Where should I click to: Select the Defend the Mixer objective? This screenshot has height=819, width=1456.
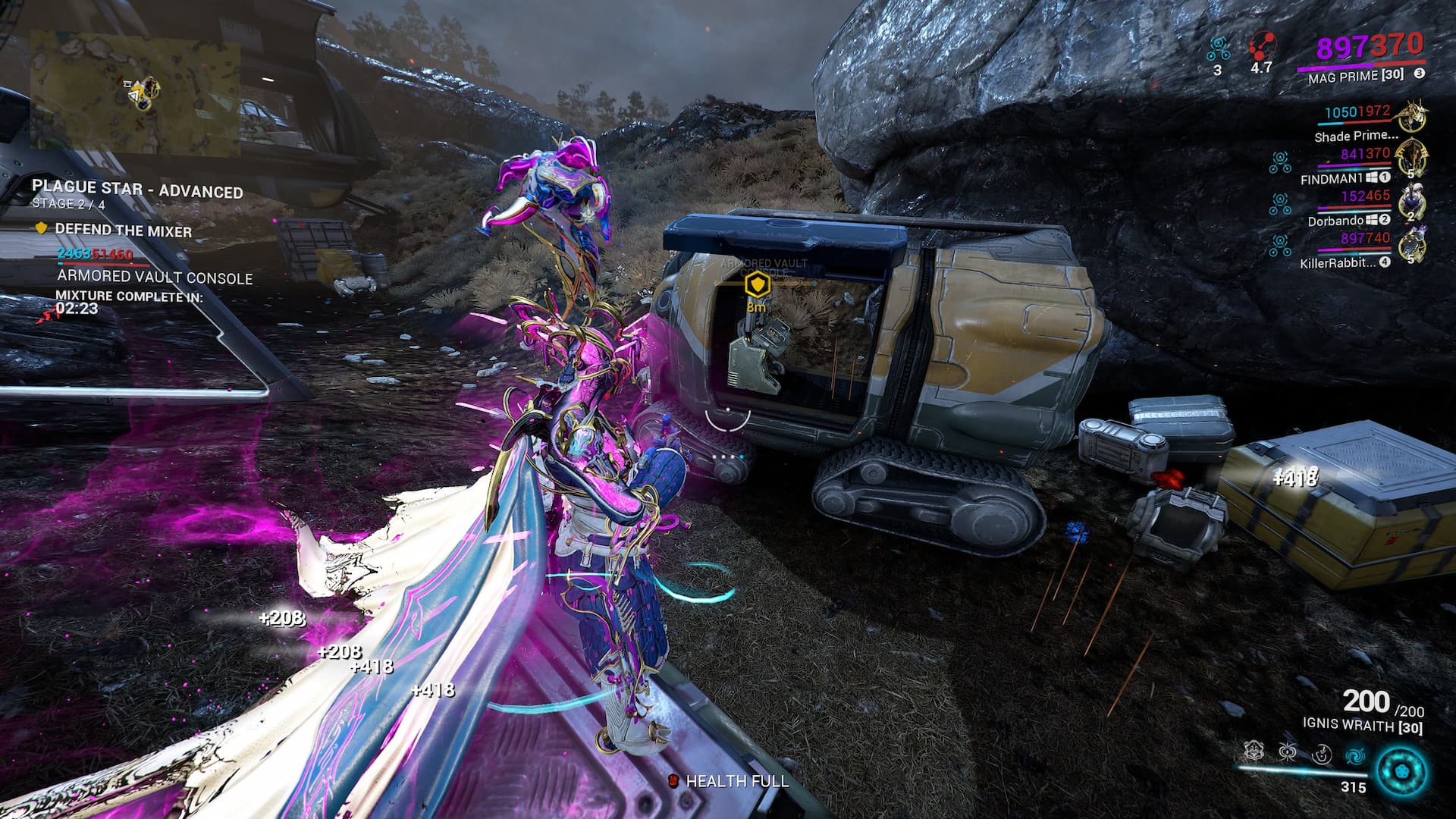[x=123, y=231]
